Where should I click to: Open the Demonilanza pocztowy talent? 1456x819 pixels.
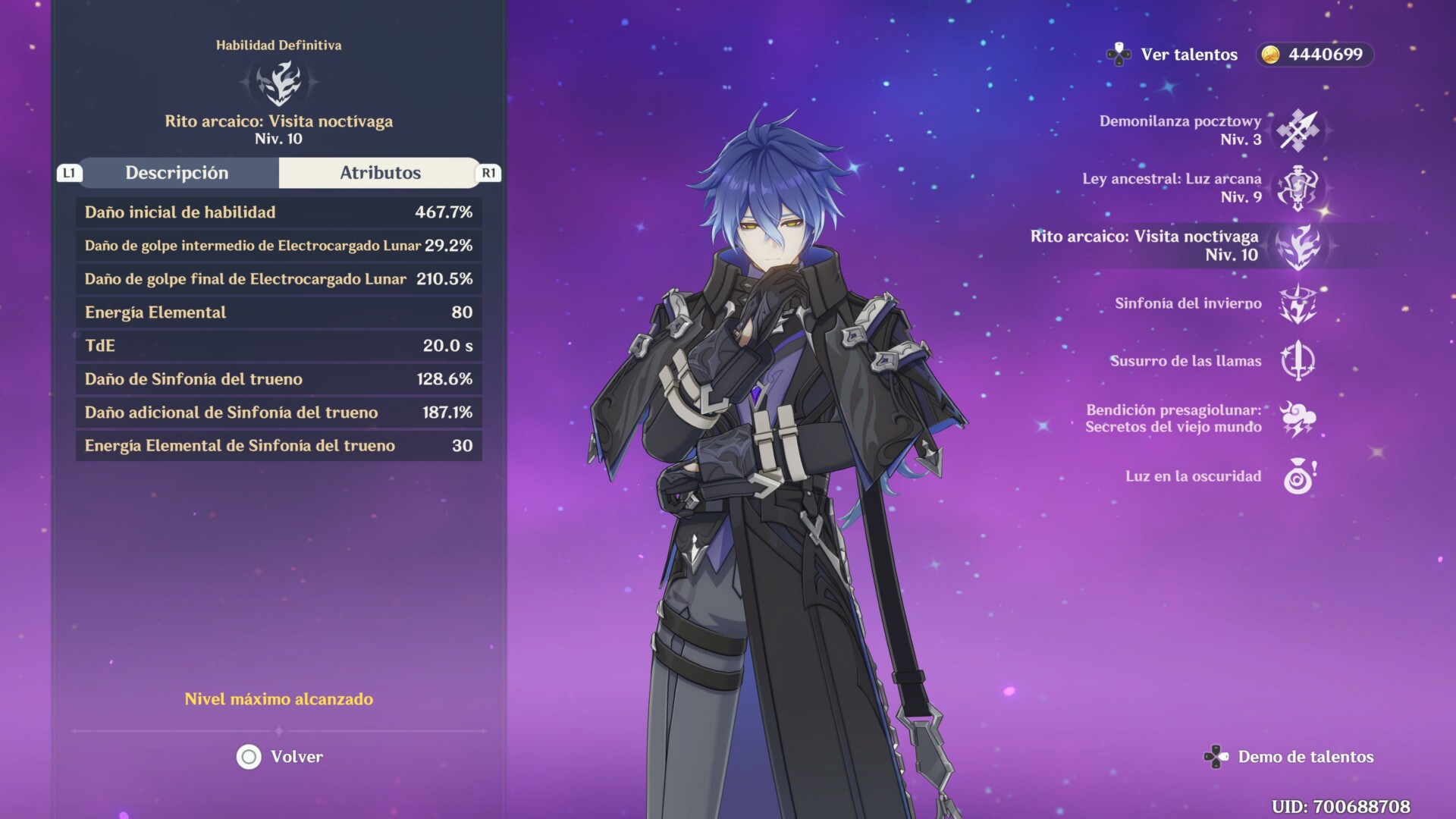1298,130
